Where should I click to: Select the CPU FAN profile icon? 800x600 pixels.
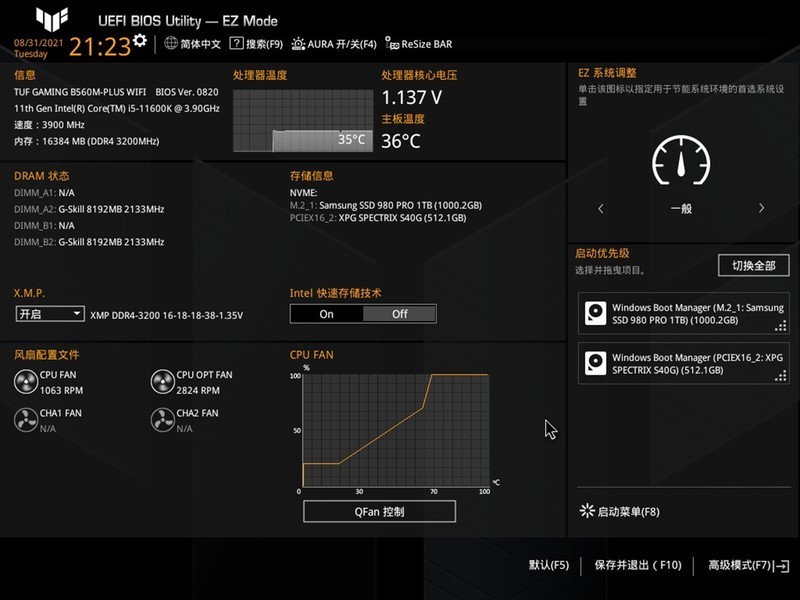[x=26, y=381]
